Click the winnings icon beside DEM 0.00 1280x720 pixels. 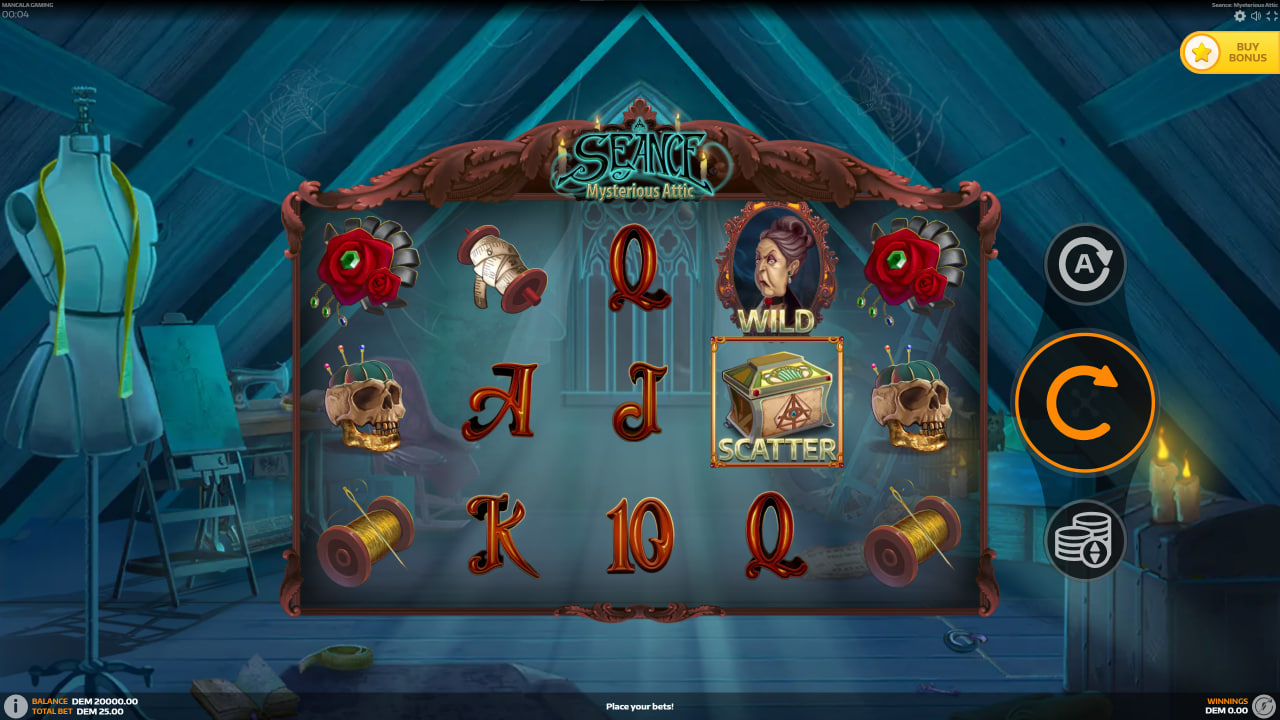tap(1263, 706)
